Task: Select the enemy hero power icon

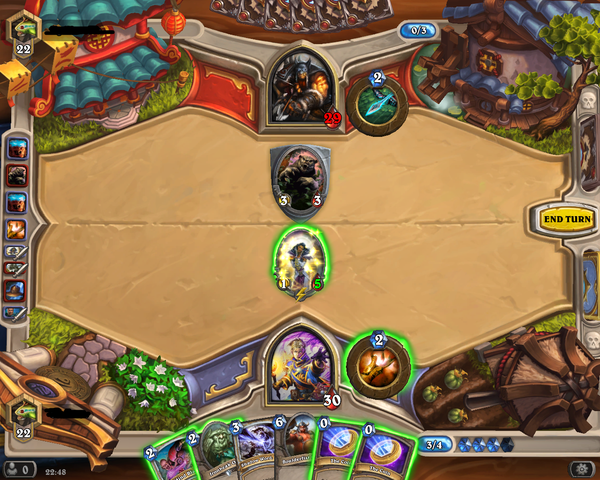Action: pyautogui.click(x=377, y=100)
